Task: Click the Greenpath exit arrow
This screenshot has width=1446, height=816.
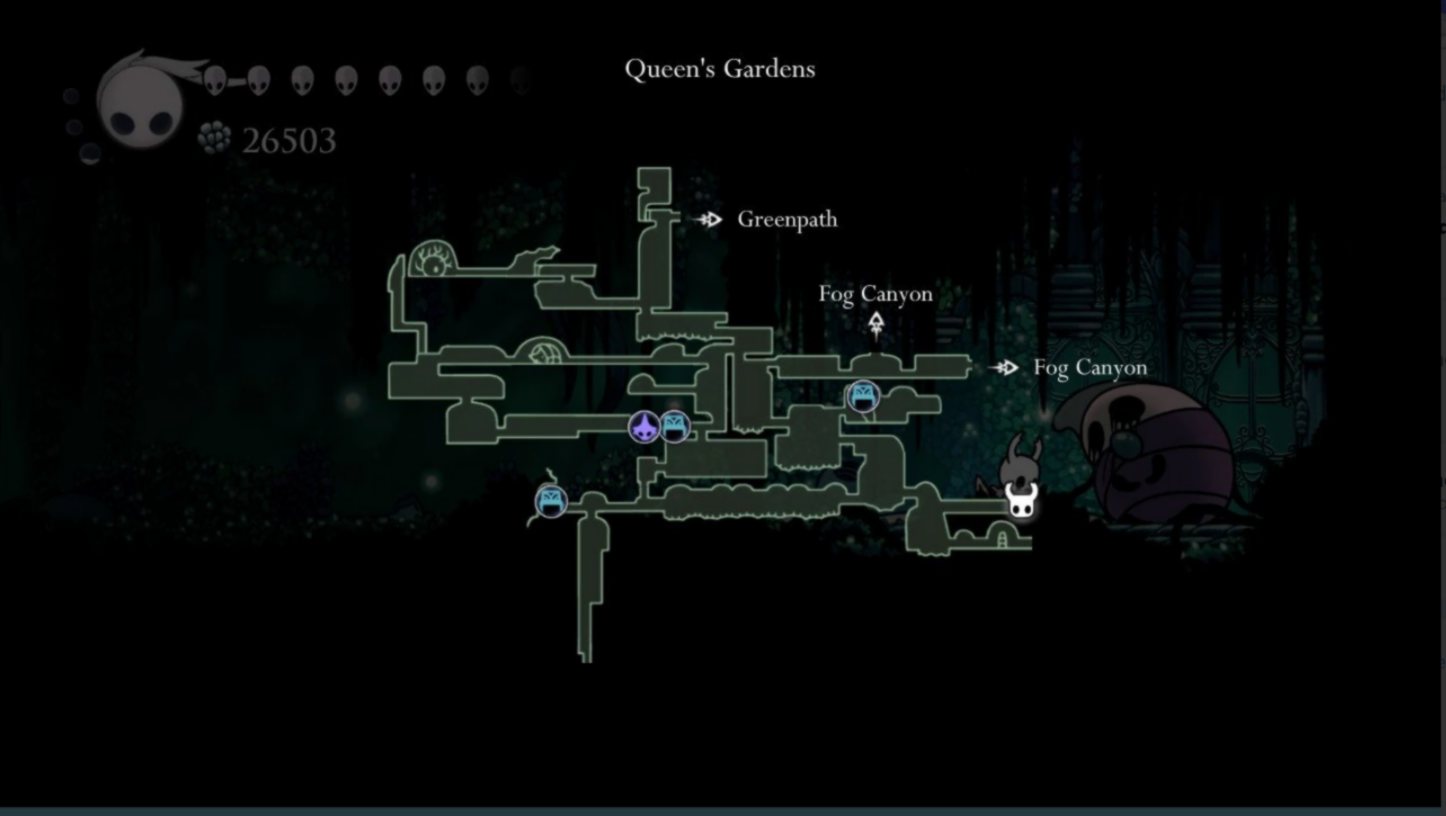Action: click(711, 219)
